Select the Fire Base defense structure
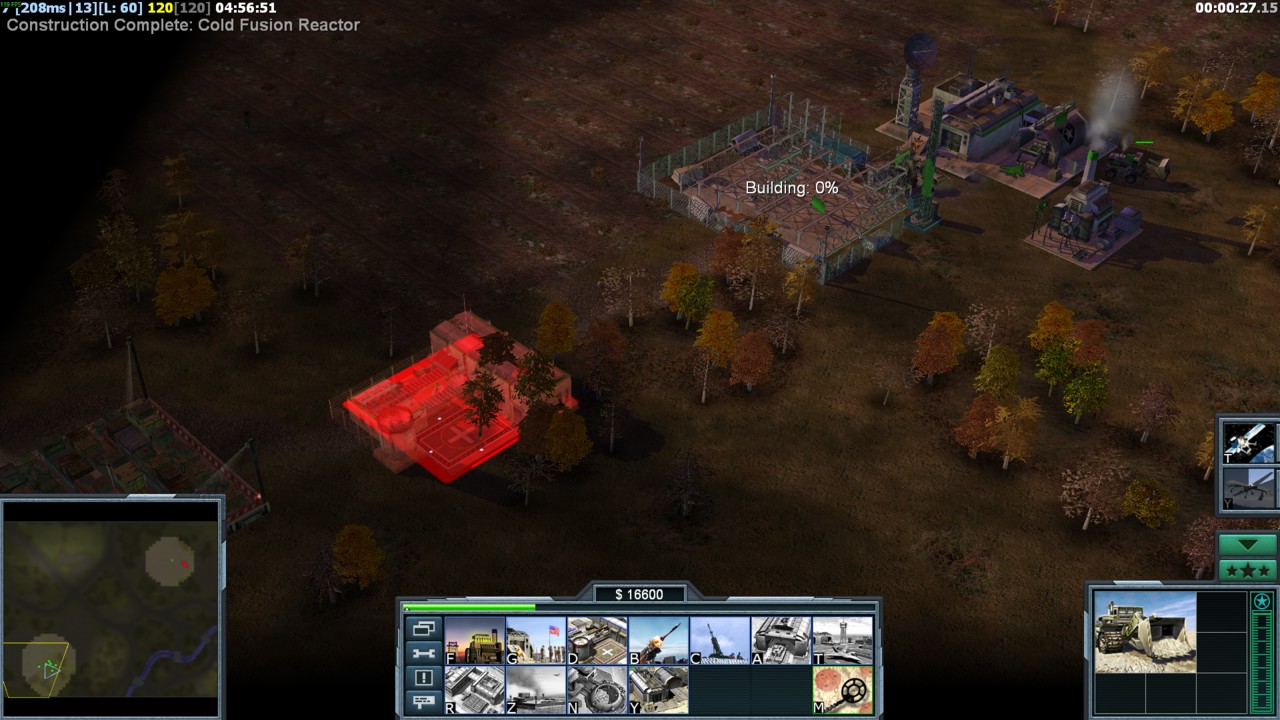The image size is (1280, 720). point(720,640)
